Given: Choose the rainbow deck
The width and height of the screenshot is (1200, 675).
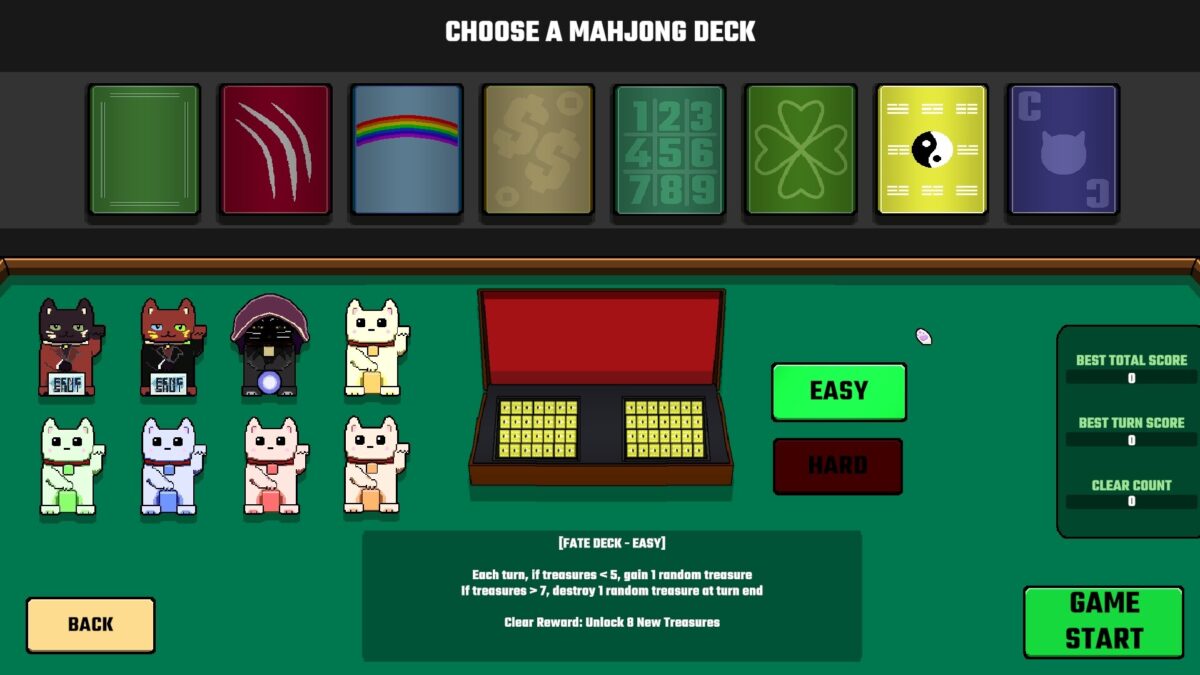Looking at the screenshot, I should click(x=406, y=149).
